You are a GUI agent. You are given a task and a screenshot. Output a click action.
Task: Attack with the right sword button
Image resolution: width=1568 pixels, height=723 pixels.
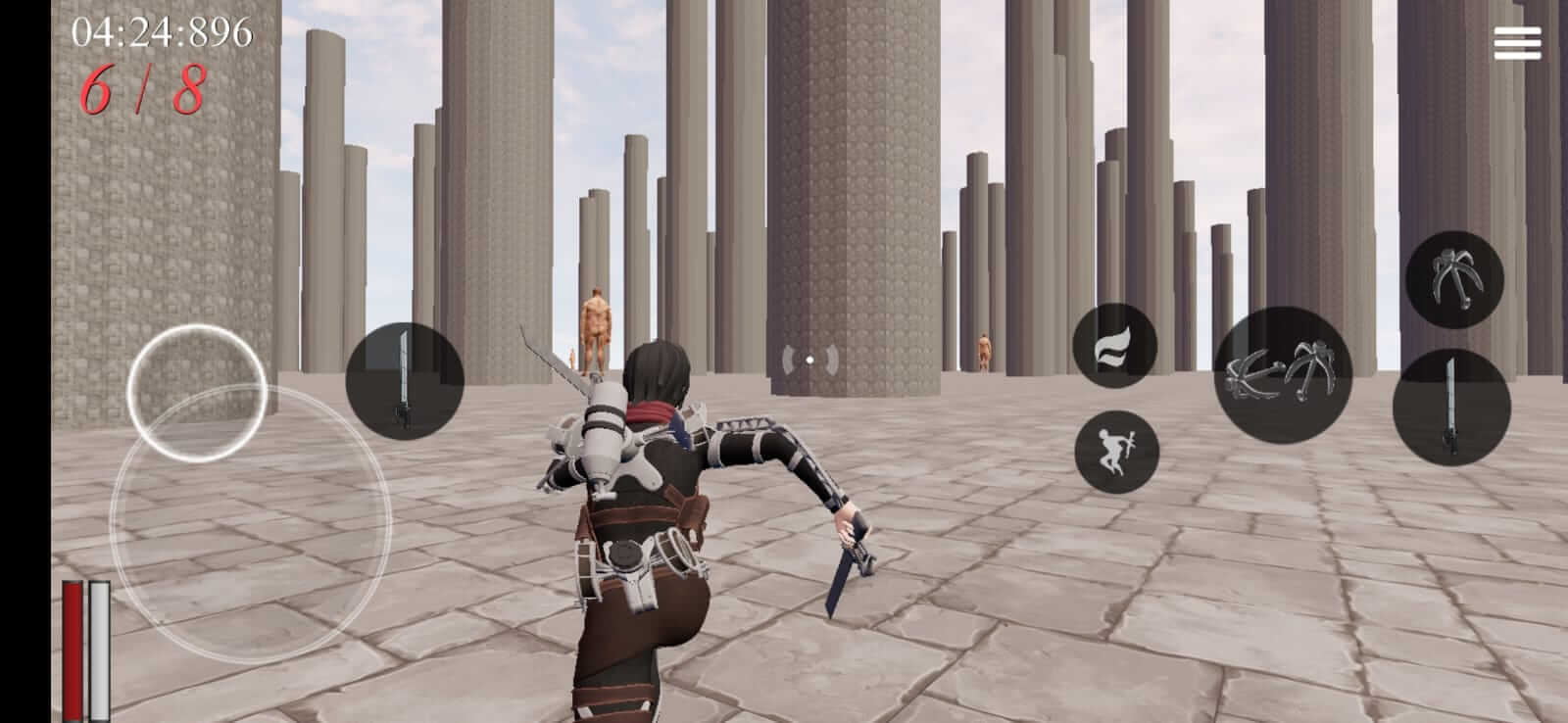click(1449, 407)
